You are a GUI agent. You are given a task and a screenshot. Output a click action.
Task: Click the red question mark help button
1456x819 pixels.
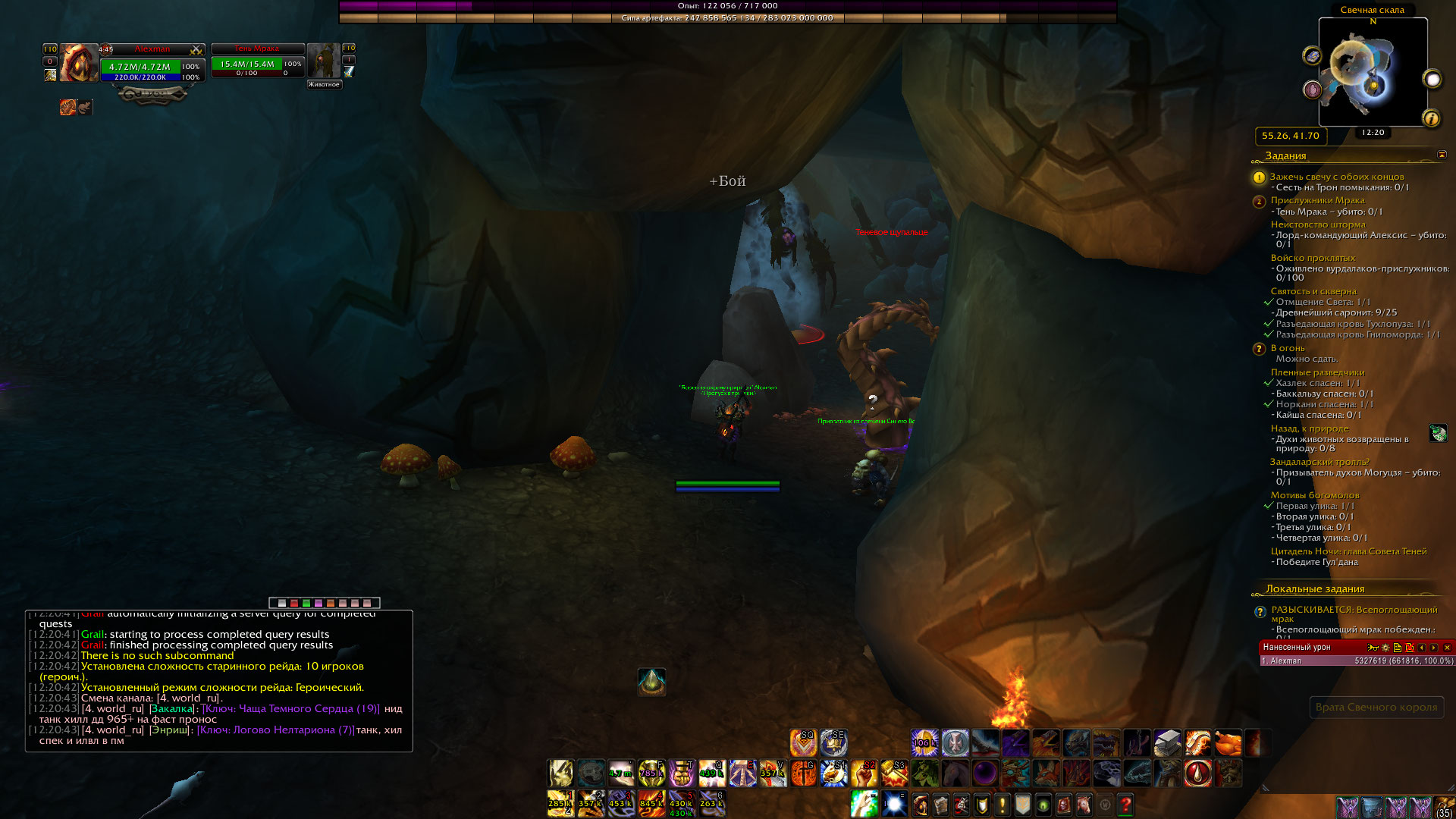click(1125, 804)
